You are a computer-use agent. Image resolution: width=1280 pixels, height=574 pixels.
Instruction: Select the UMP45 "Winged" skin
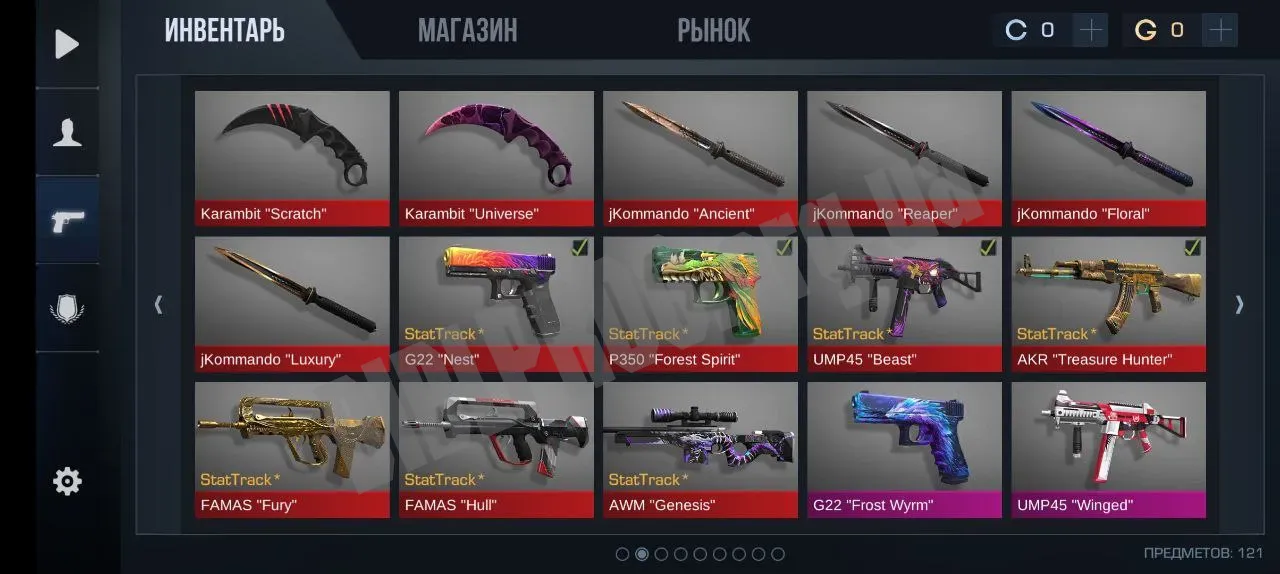[1108, 449]
